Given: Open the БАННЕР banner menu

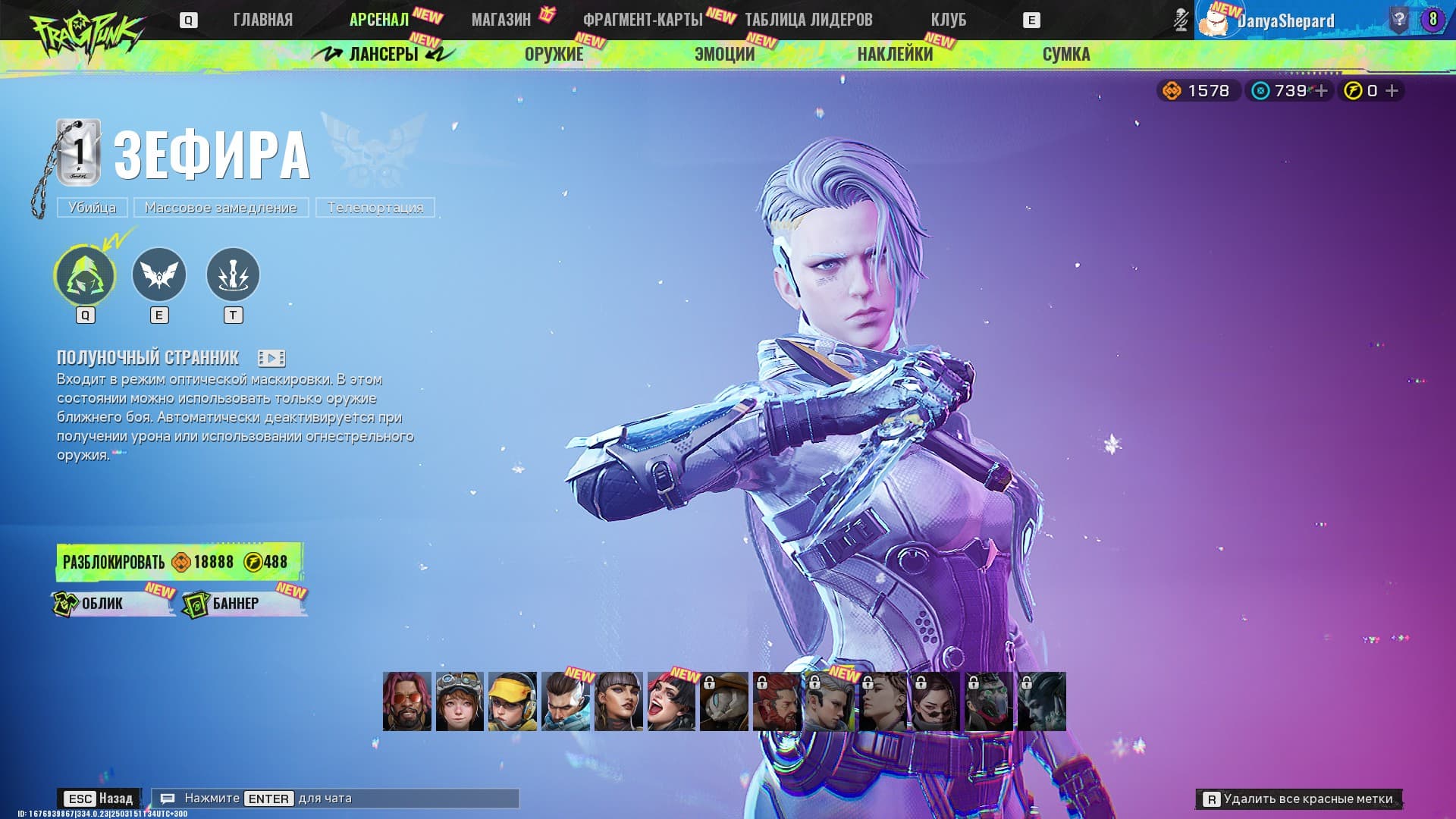Looking at the screenshot, I should [x=244, y=604].
